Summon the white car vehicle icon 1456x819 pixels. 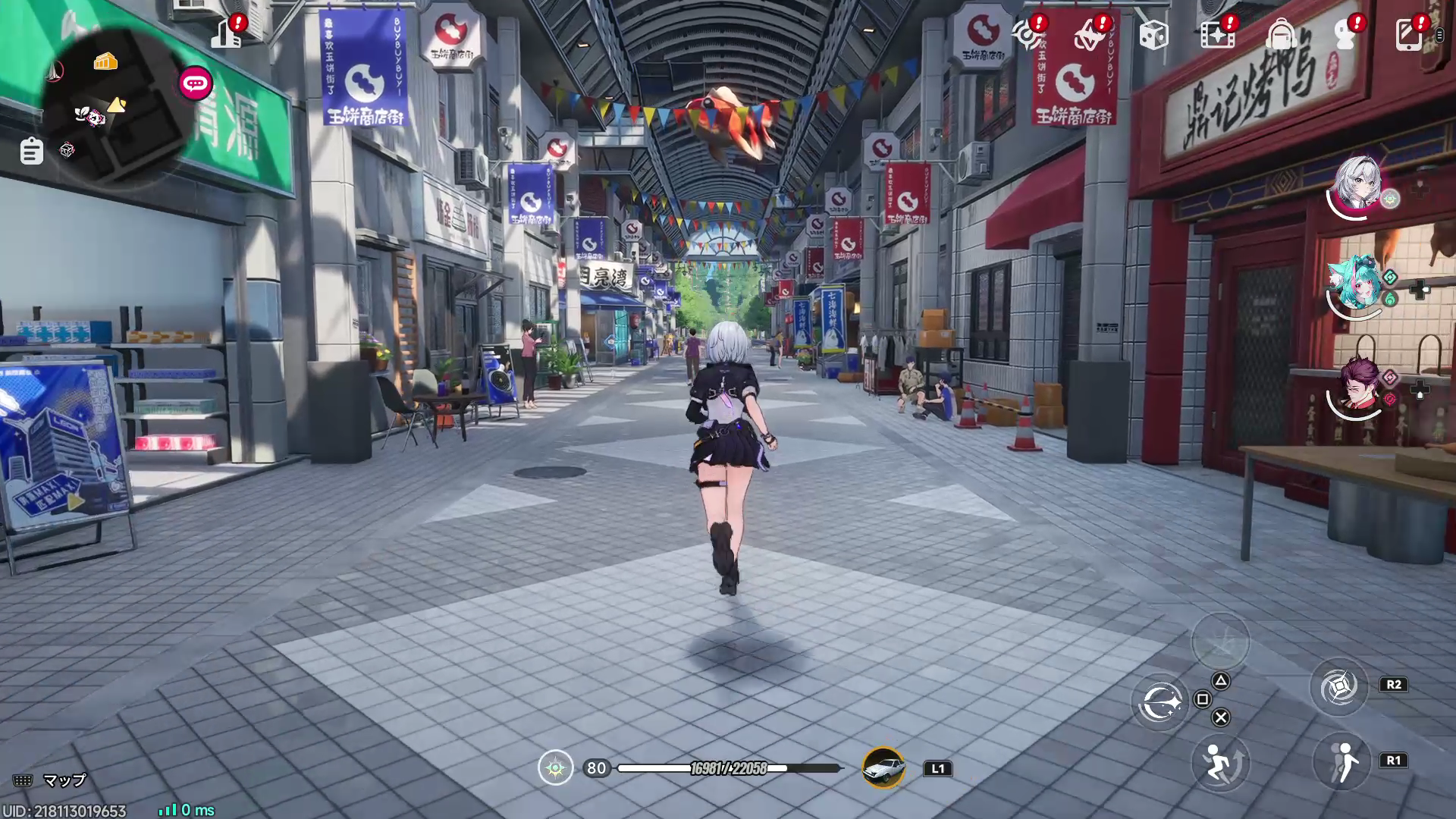pyautogui.click(x=883, y=767)
